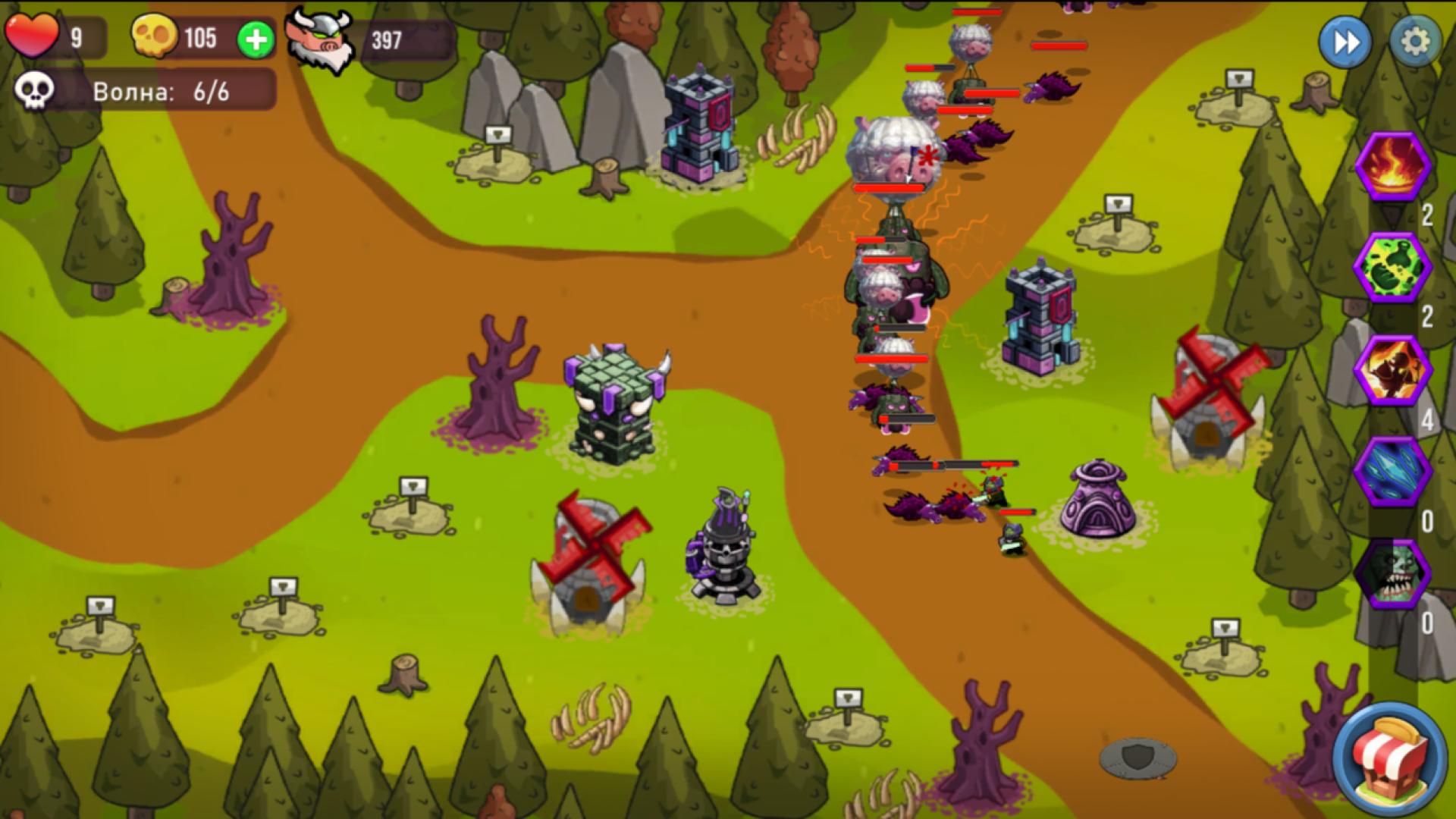This screenshot has height=819, width=1456.
Task: Check the skull coin counter
Action: point(155,36)
